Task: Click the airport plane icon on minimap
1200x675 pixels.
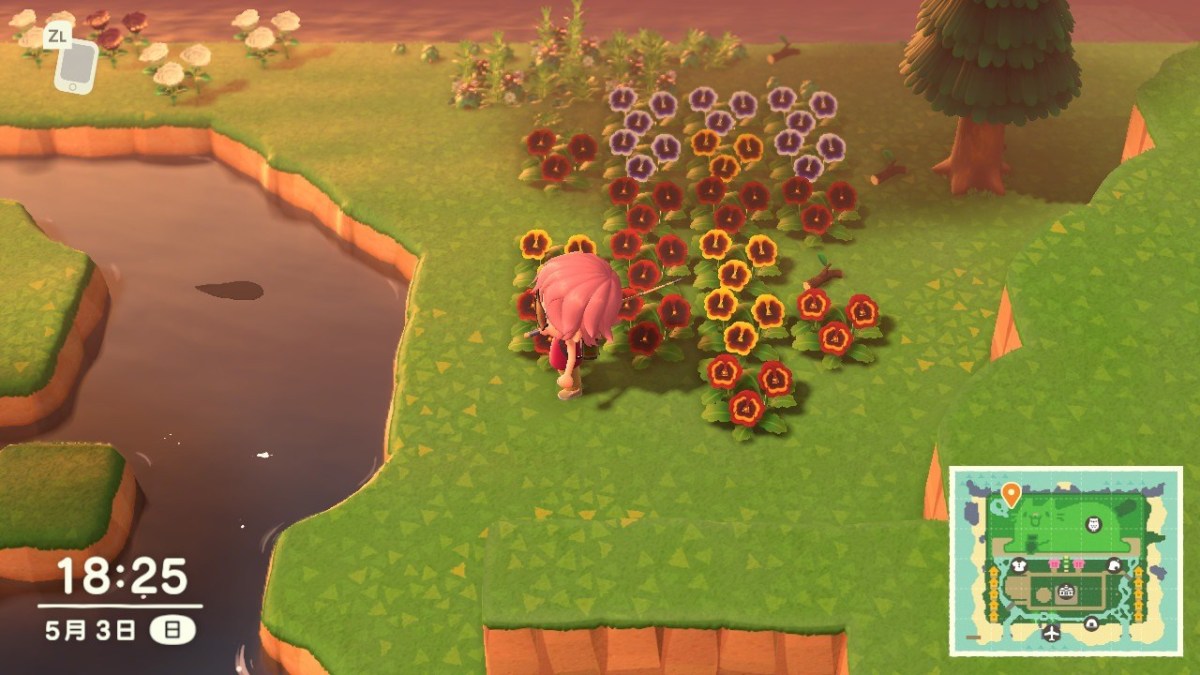Action: coord(1051,632)
